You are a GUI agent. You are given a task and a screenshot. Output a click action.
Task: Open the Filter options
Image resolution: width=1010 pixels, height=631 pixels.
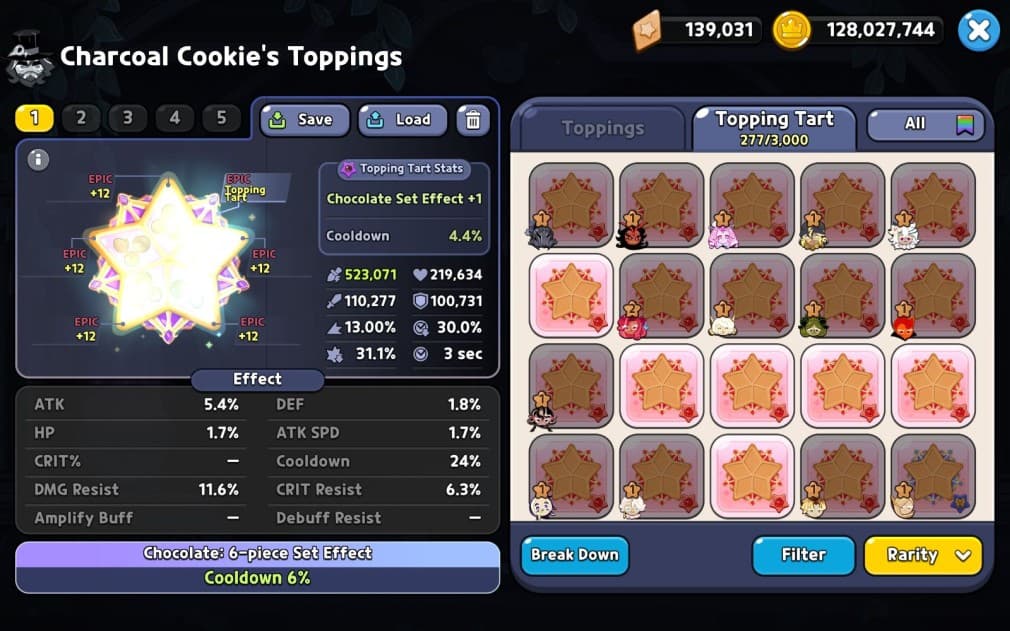(x=803, y=555)
